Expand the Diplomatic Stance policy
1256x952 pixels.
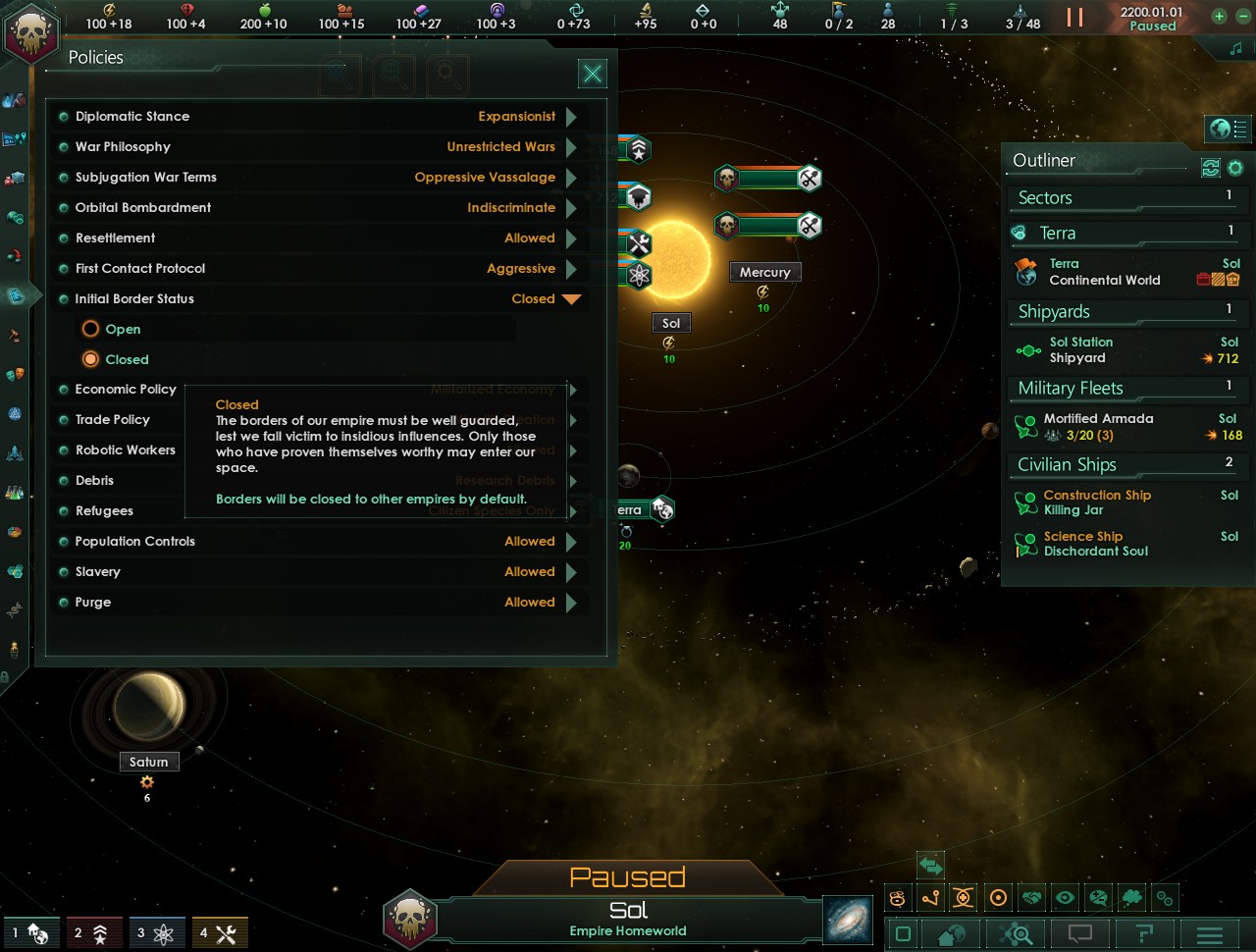tap(571, 117)
